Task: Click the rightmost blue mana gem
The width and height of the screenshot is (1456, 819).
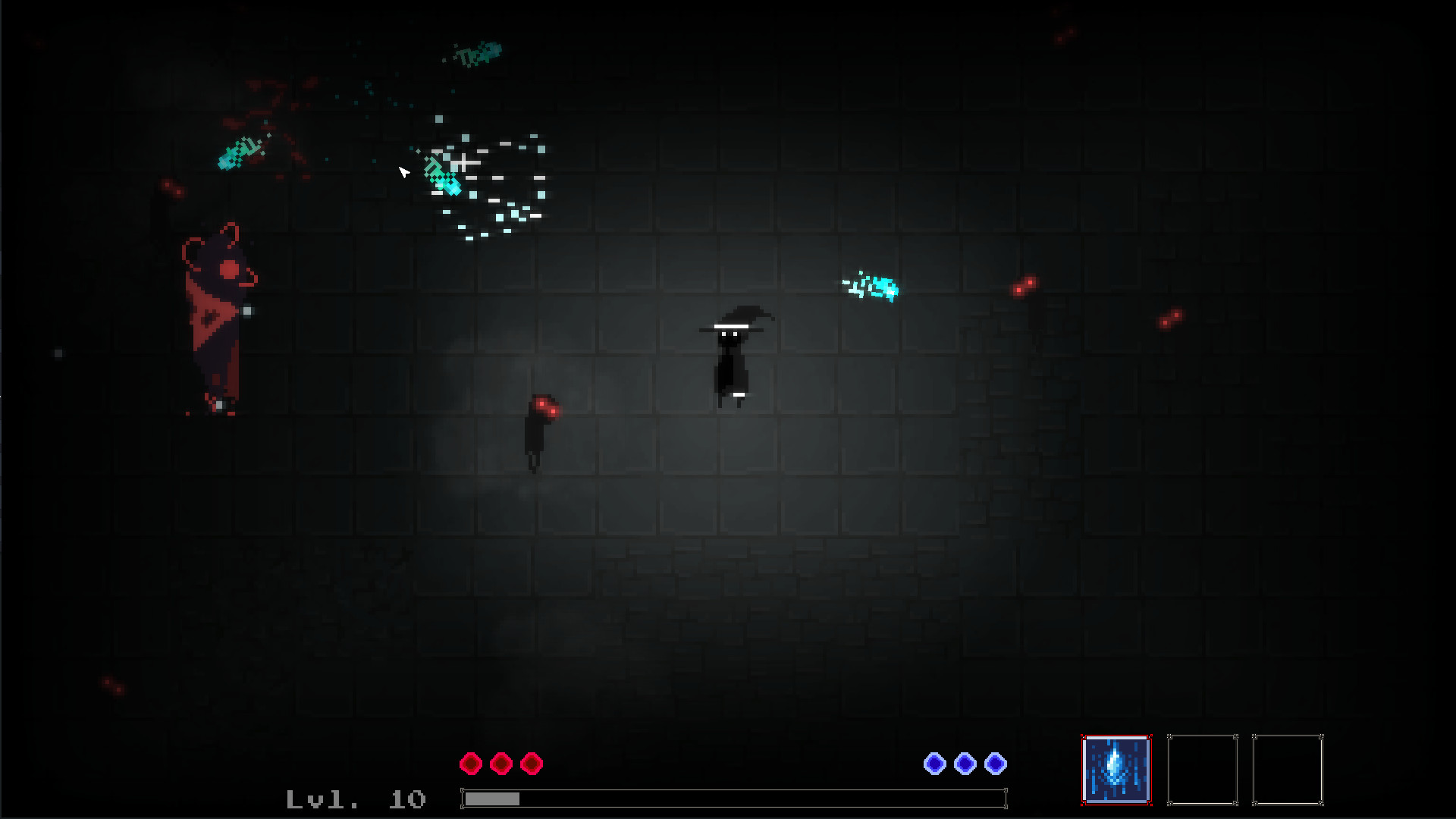Action: click(995, 764)
